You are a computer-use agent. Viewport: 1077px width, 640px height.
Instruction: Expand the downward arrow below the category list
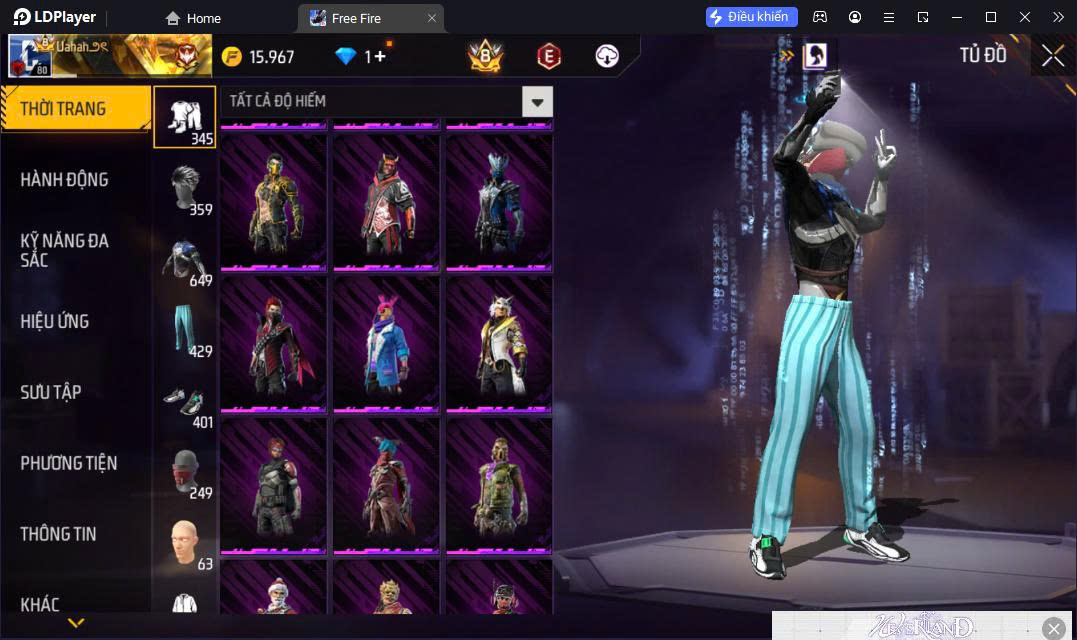[x=75, y=623]
